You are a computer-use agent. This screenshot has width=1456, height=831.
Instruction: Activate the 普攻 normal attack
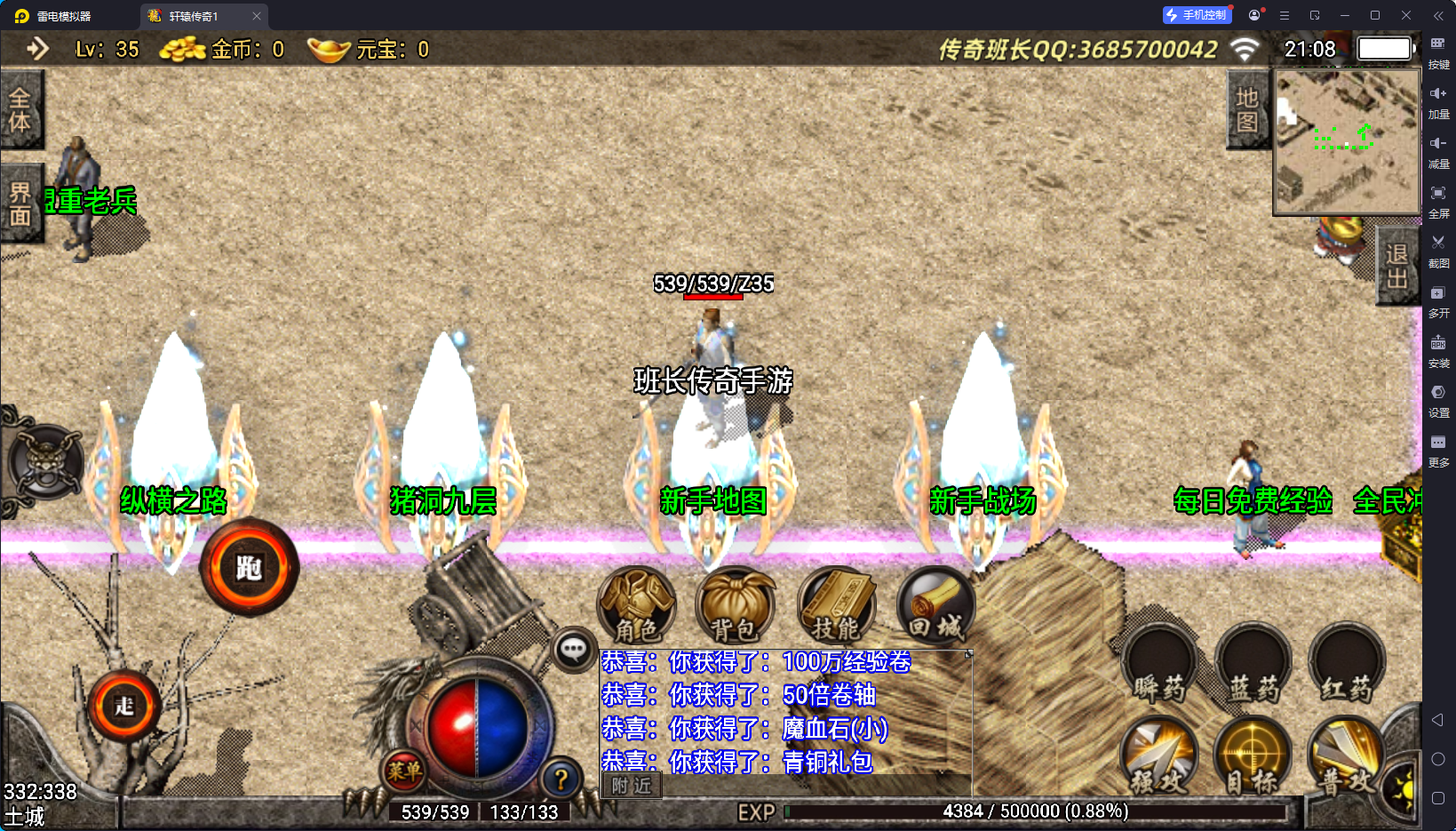1345,757
